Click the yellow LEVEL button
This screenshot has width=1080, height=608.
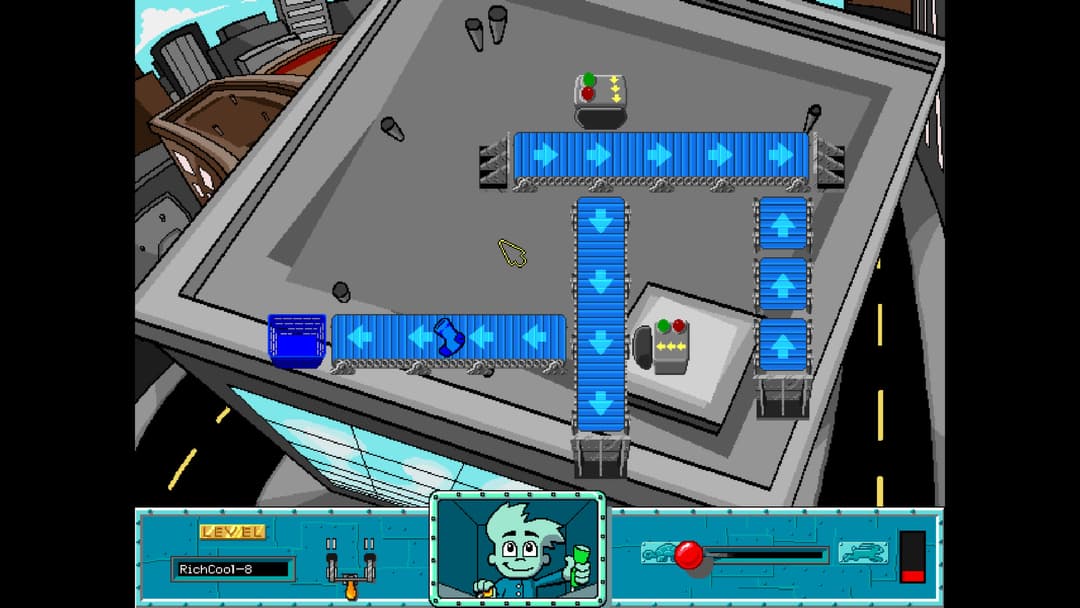coord(233,532)
